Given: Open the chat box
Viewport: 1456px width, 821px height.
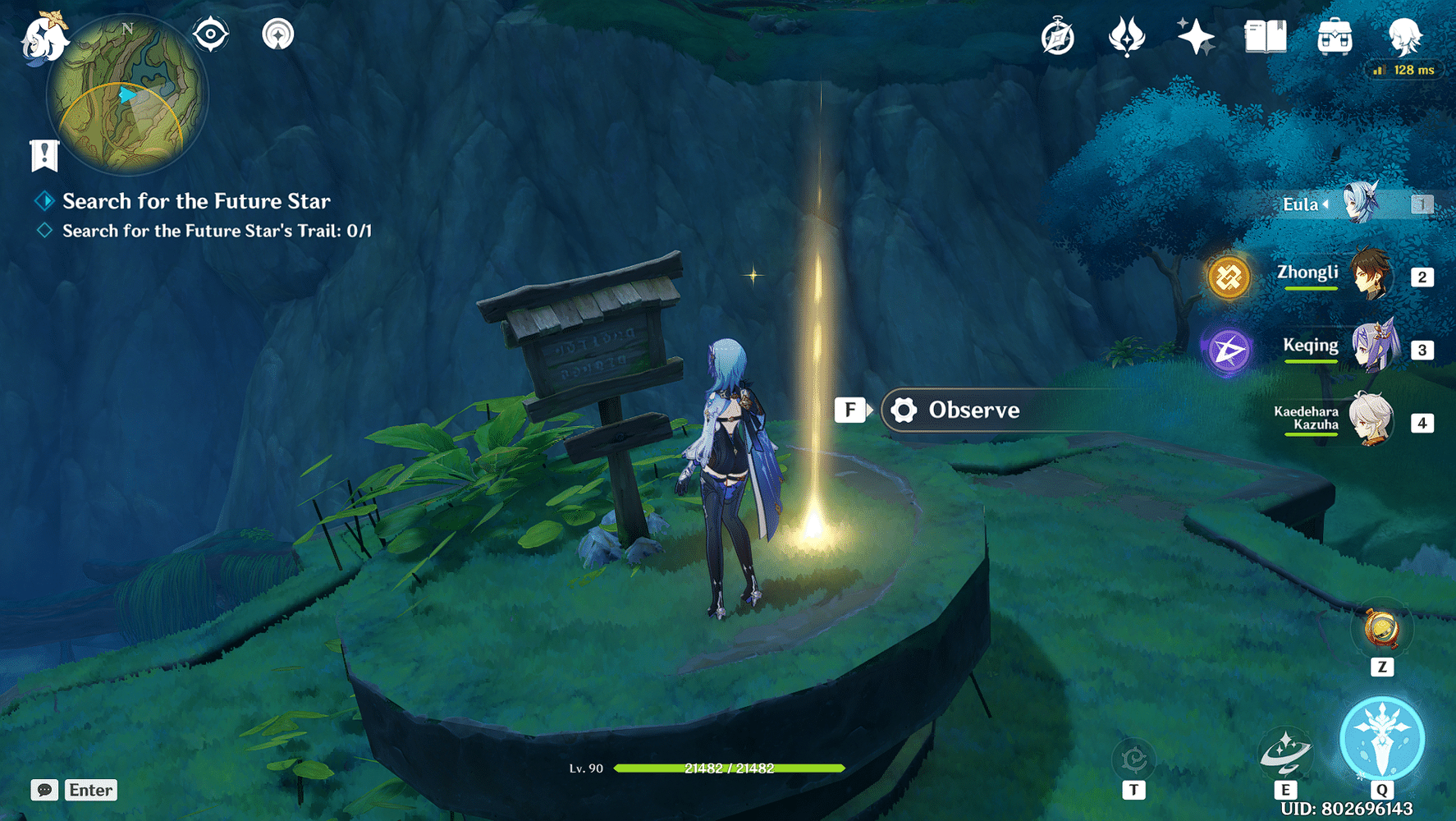Looking at the screenshot, I should [x=75, y=790].
